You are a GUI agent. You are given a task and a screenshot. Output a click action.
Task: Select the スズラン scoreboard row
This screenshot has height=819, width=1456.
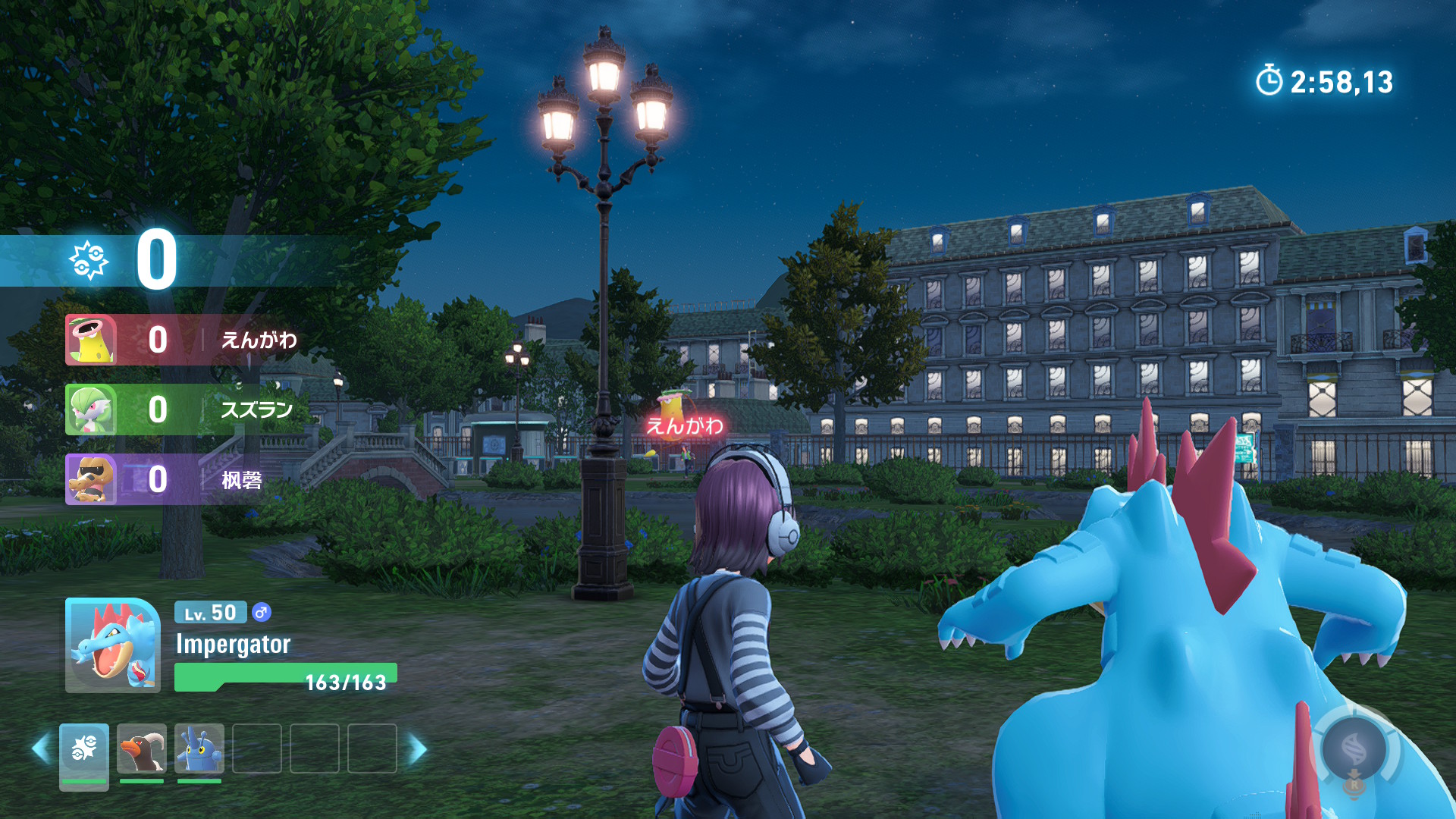pyautogui.click(x=180, y=409)
